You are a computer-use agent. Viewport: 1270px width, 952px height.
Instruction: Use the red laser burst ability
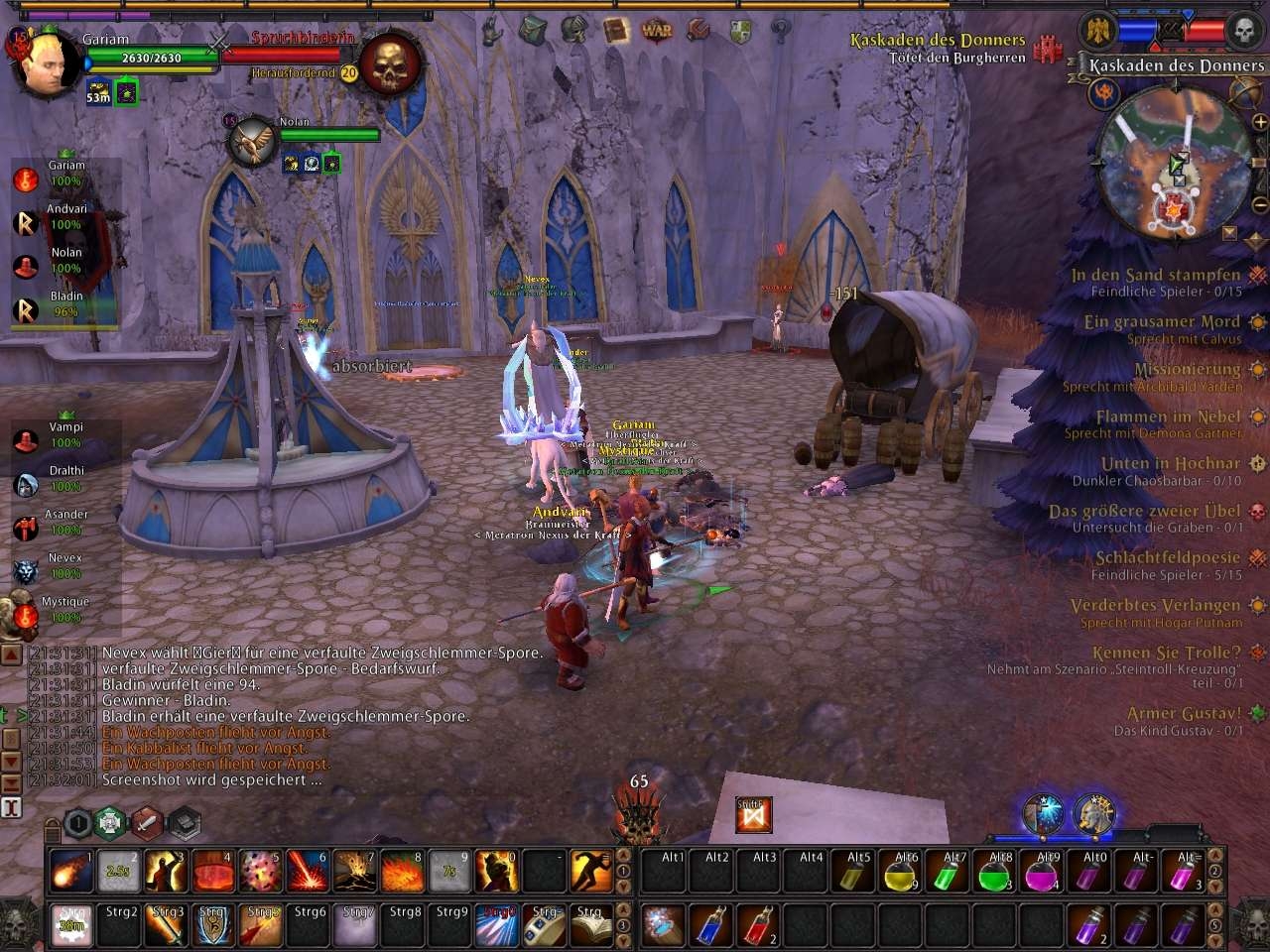coord(308,871)
